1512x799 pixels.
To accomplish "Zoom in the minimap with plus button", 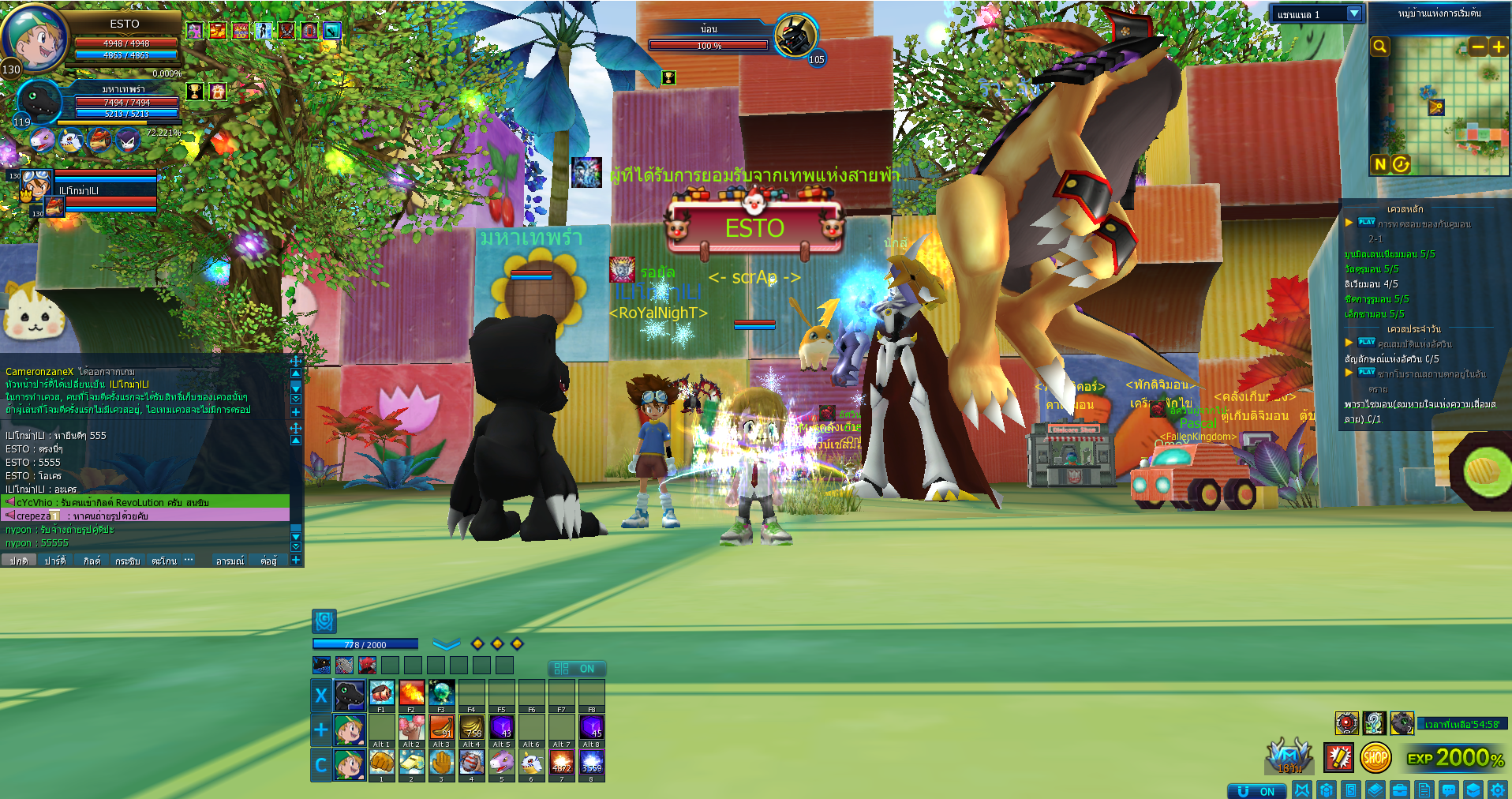I will [1498, 47].
